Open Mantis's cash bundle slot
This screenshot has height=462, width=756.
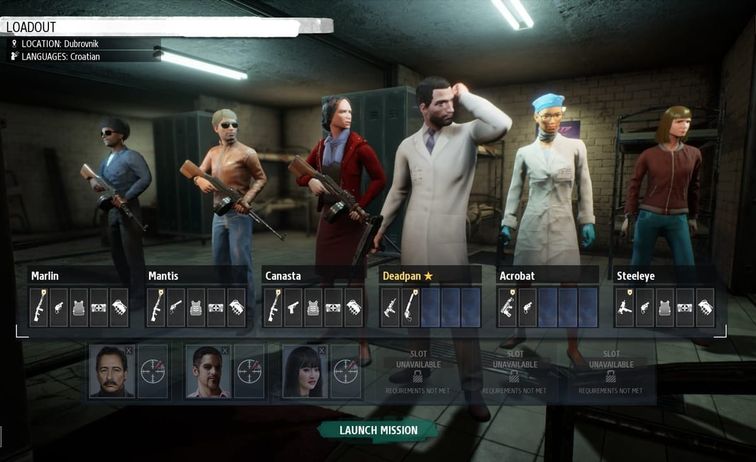point(216,308)
